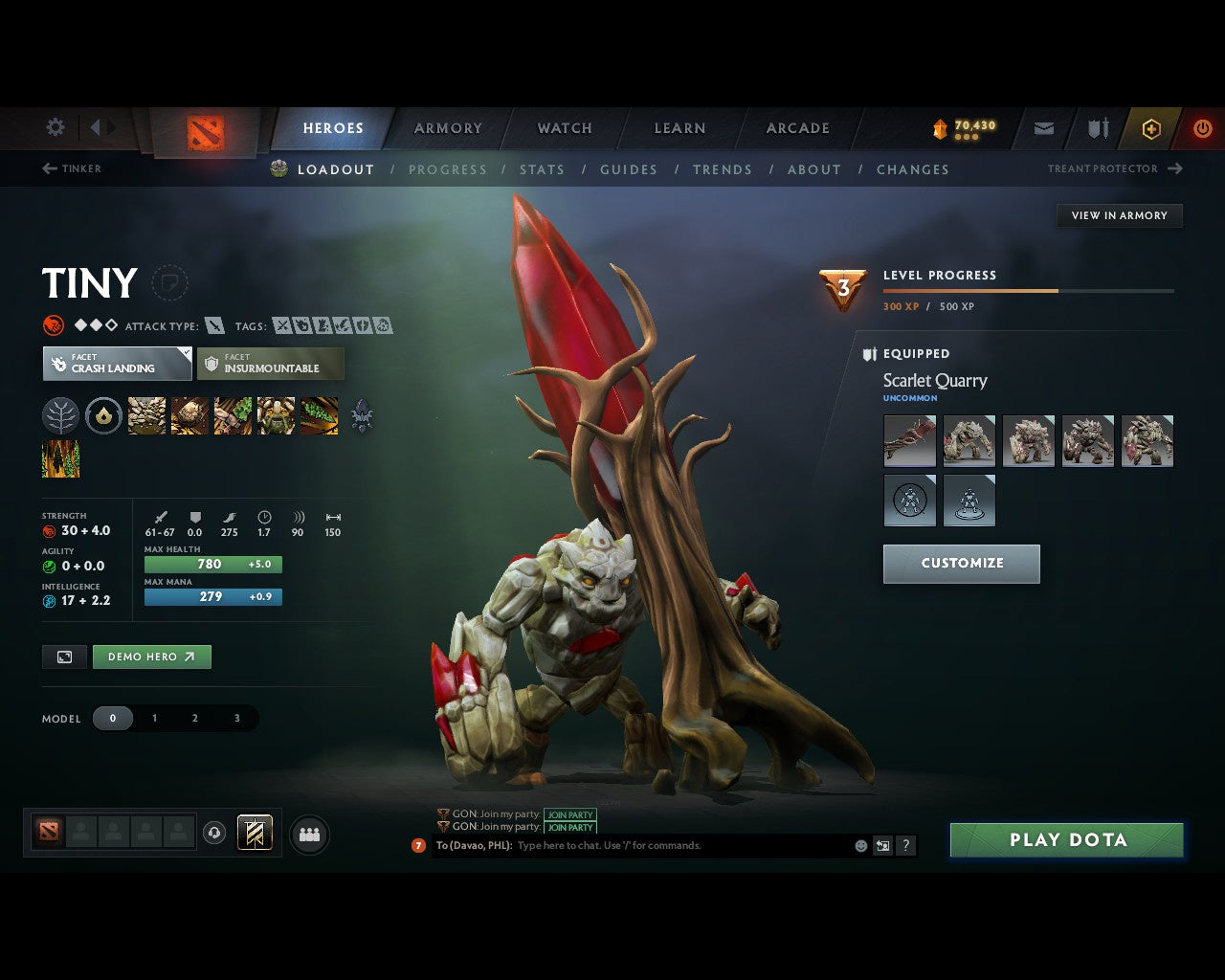Screen dimensions: 1225x980
Task: Switch to the STATS tab
Action: 542,169
